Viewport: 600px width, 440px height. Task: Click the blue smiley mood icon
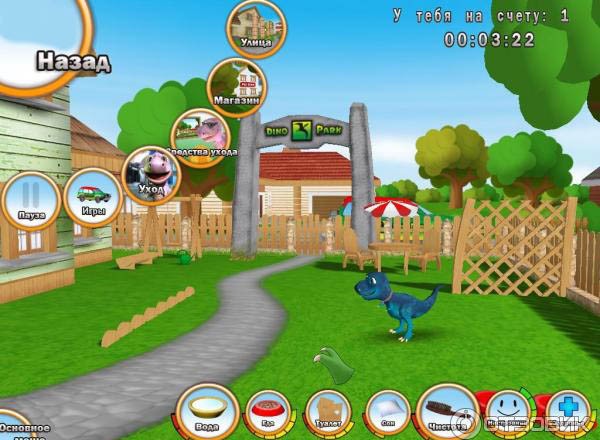point(507,412)
